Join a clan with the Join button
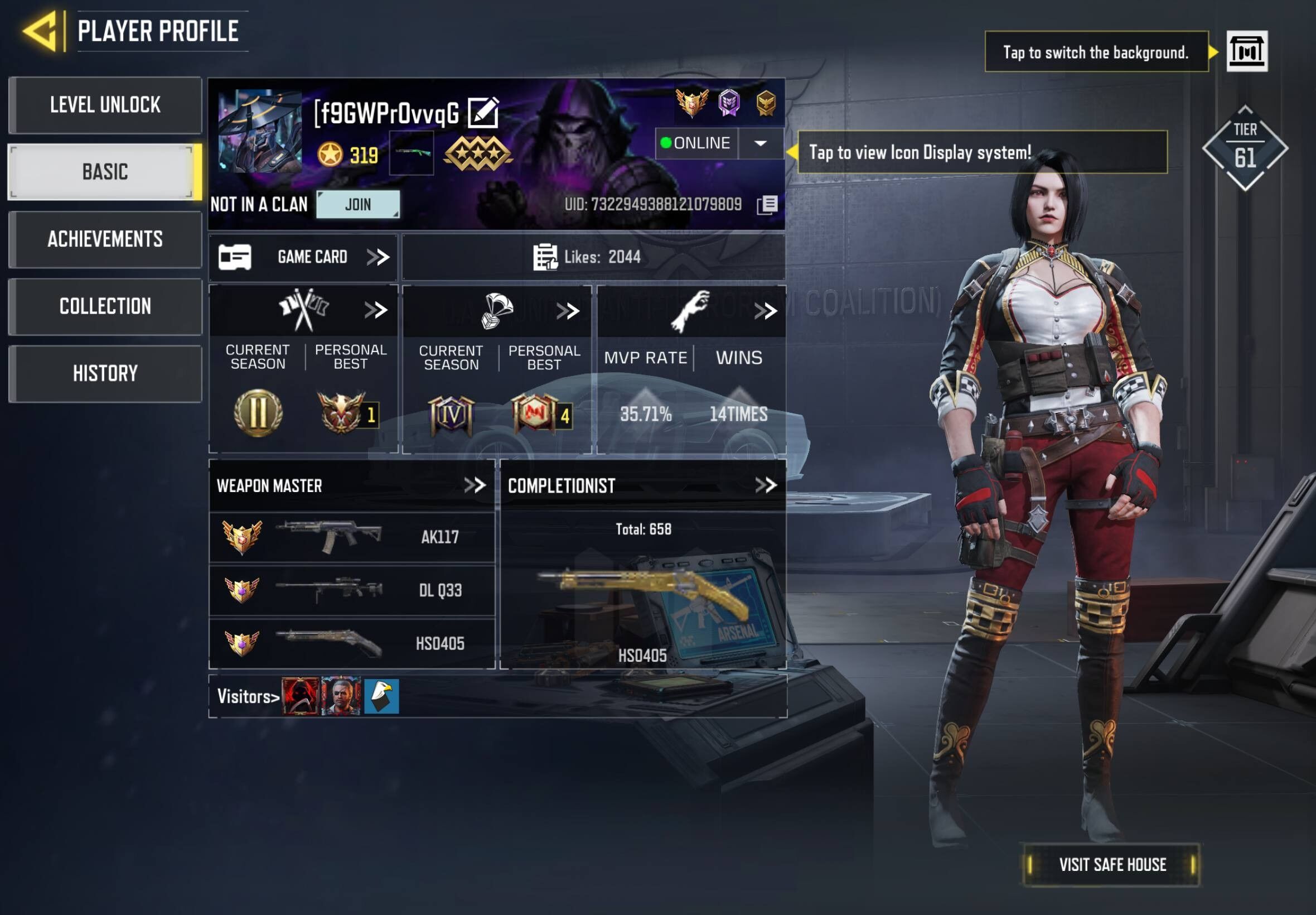Viewport: 1316px width, 915px height. 358,204
